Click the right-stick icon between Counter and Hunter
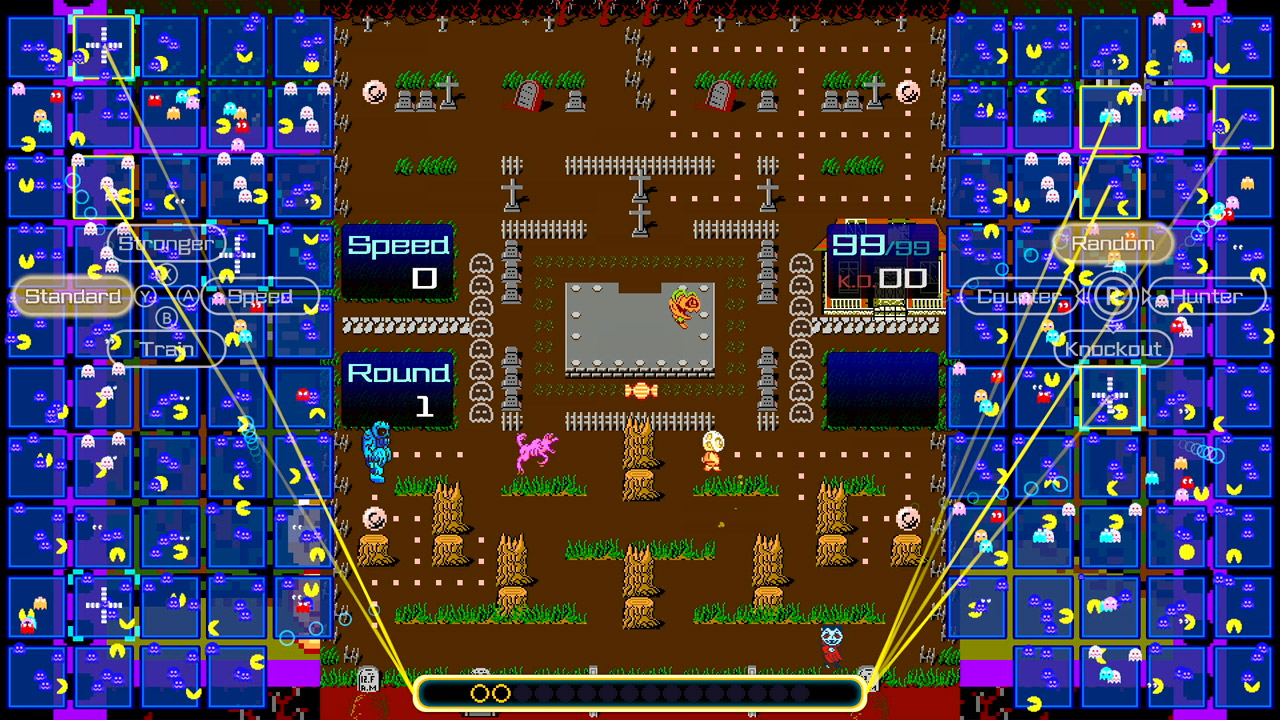The image size is (1280, 720). 1113,296
